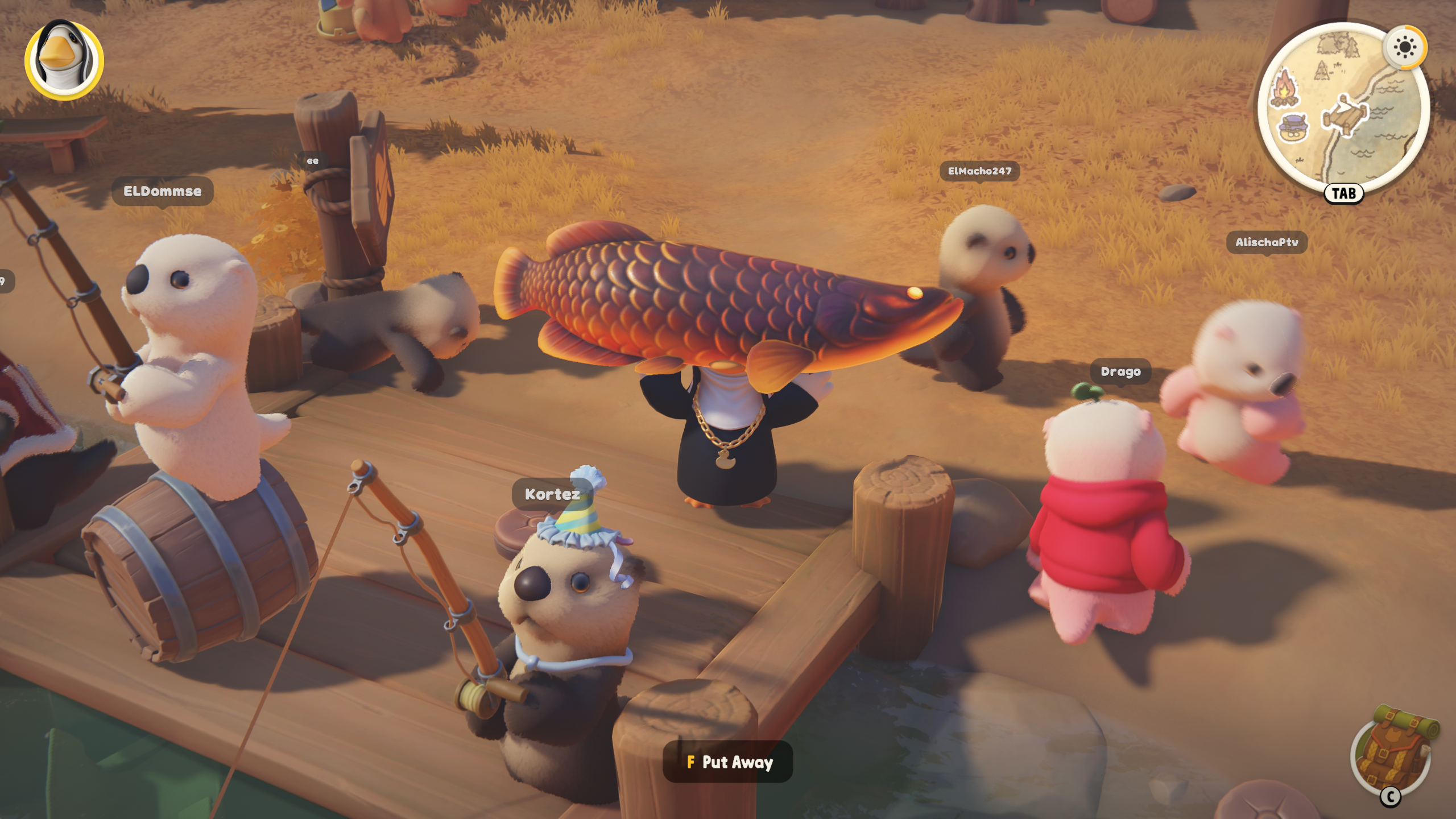
Task: Open the backpack inventory icon
Action: point(1393,751)
